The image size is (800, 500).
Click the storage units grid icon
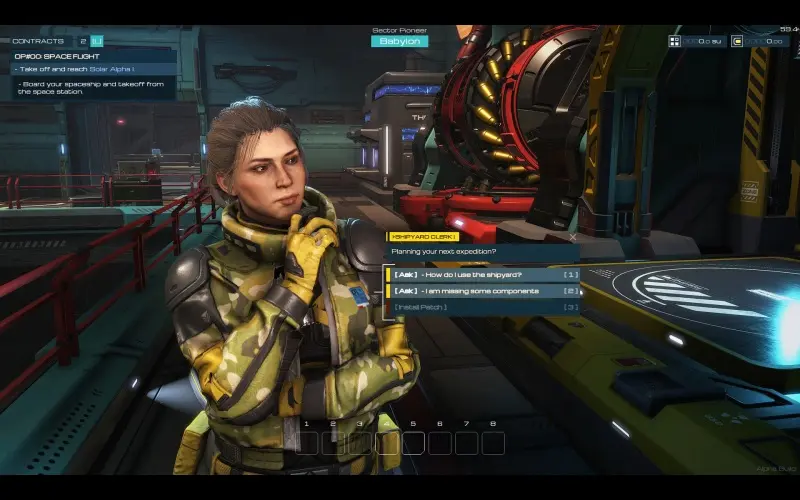click(x=675, y=41)
